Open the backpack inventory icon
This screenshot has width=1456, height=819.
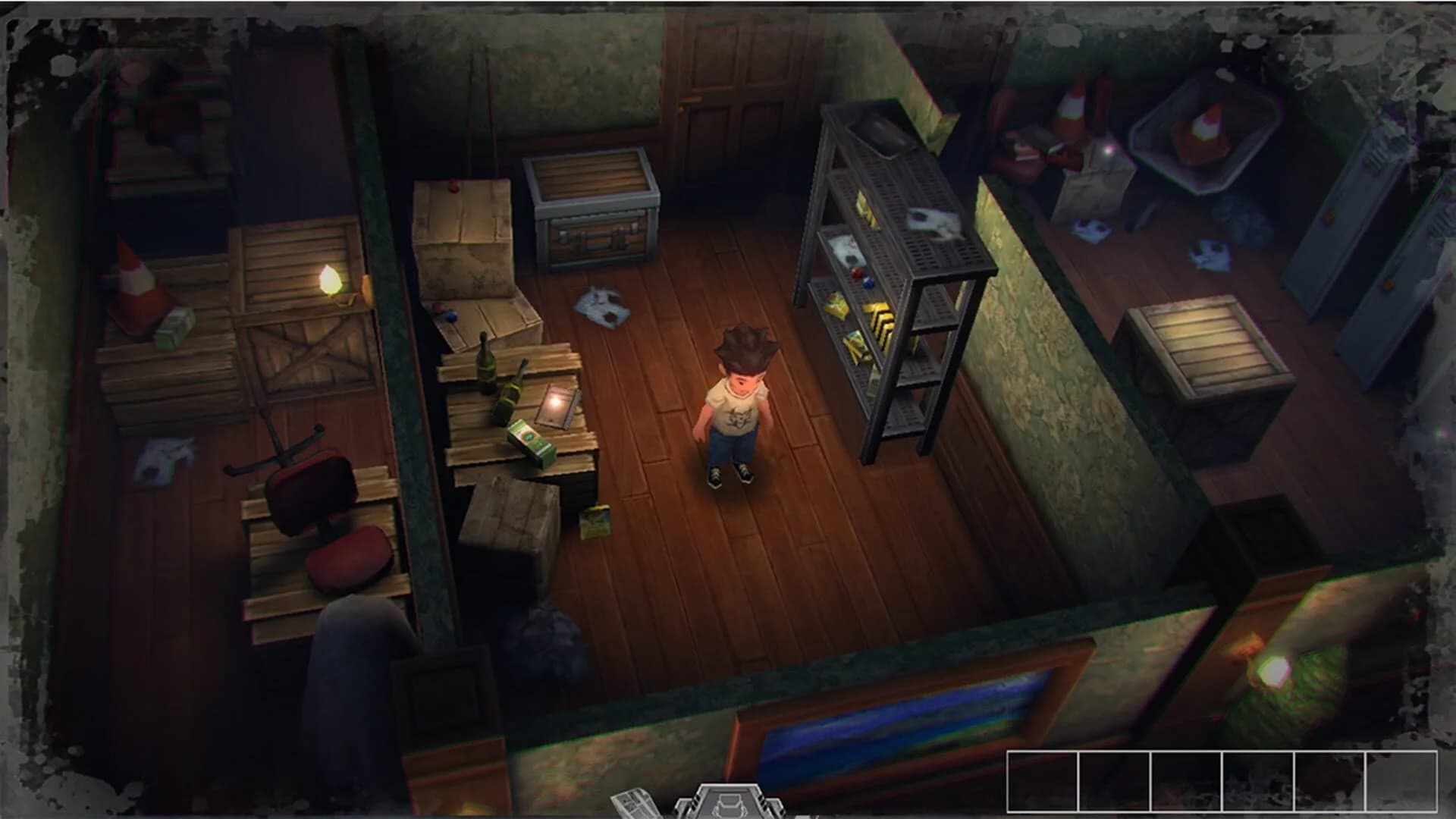tap(730, 804)
